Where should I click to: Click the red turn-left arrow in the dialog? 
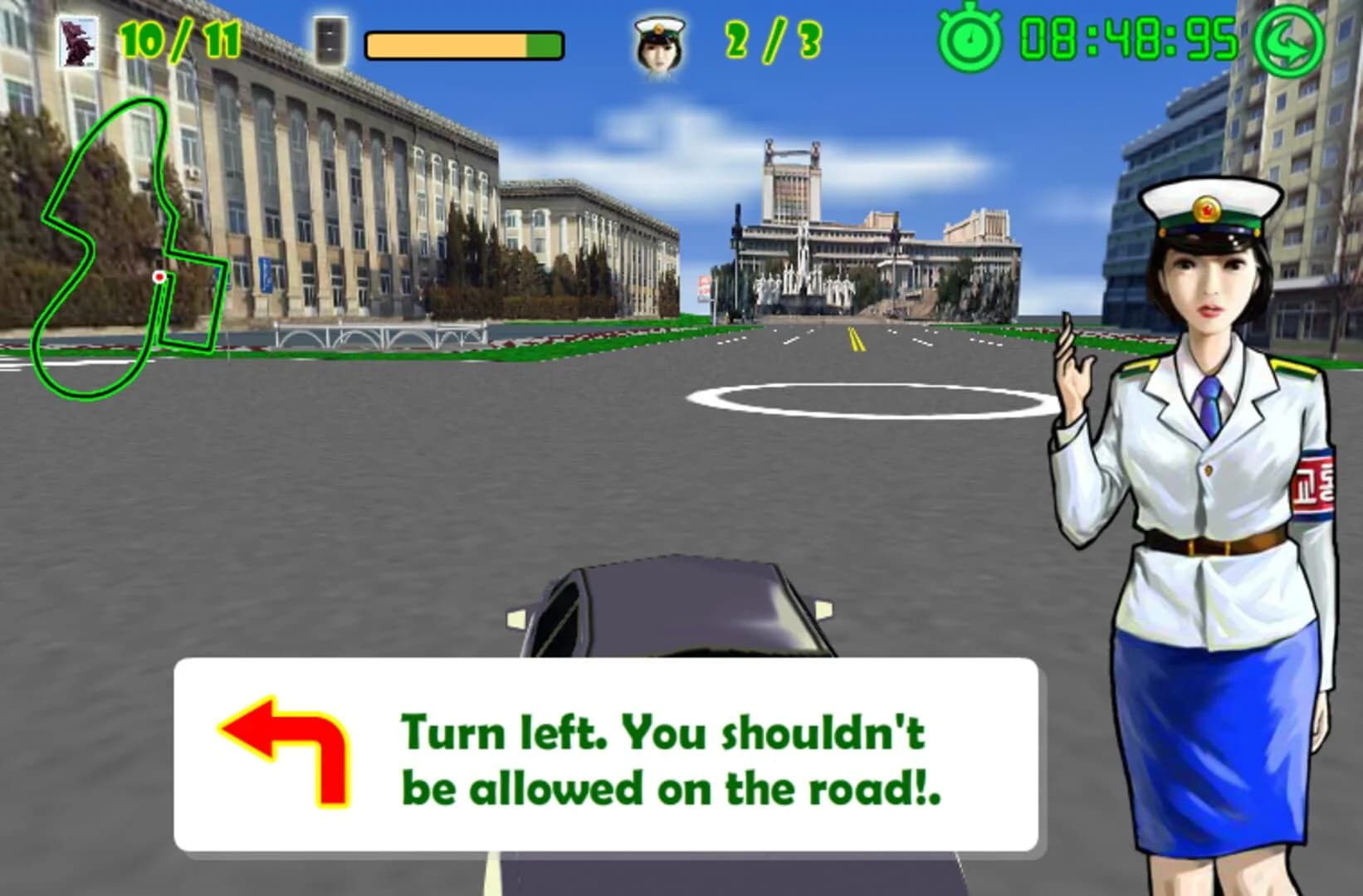(282, 751)
